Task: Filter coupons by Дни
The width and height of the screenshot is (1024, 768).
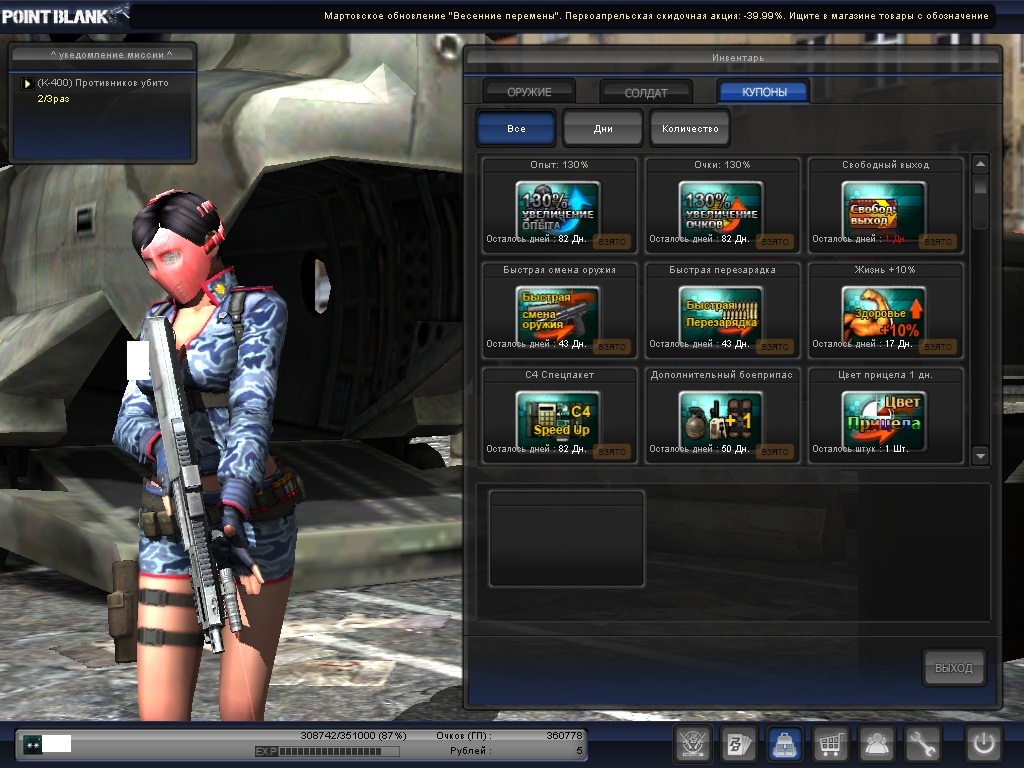Action: coord(603,129)
